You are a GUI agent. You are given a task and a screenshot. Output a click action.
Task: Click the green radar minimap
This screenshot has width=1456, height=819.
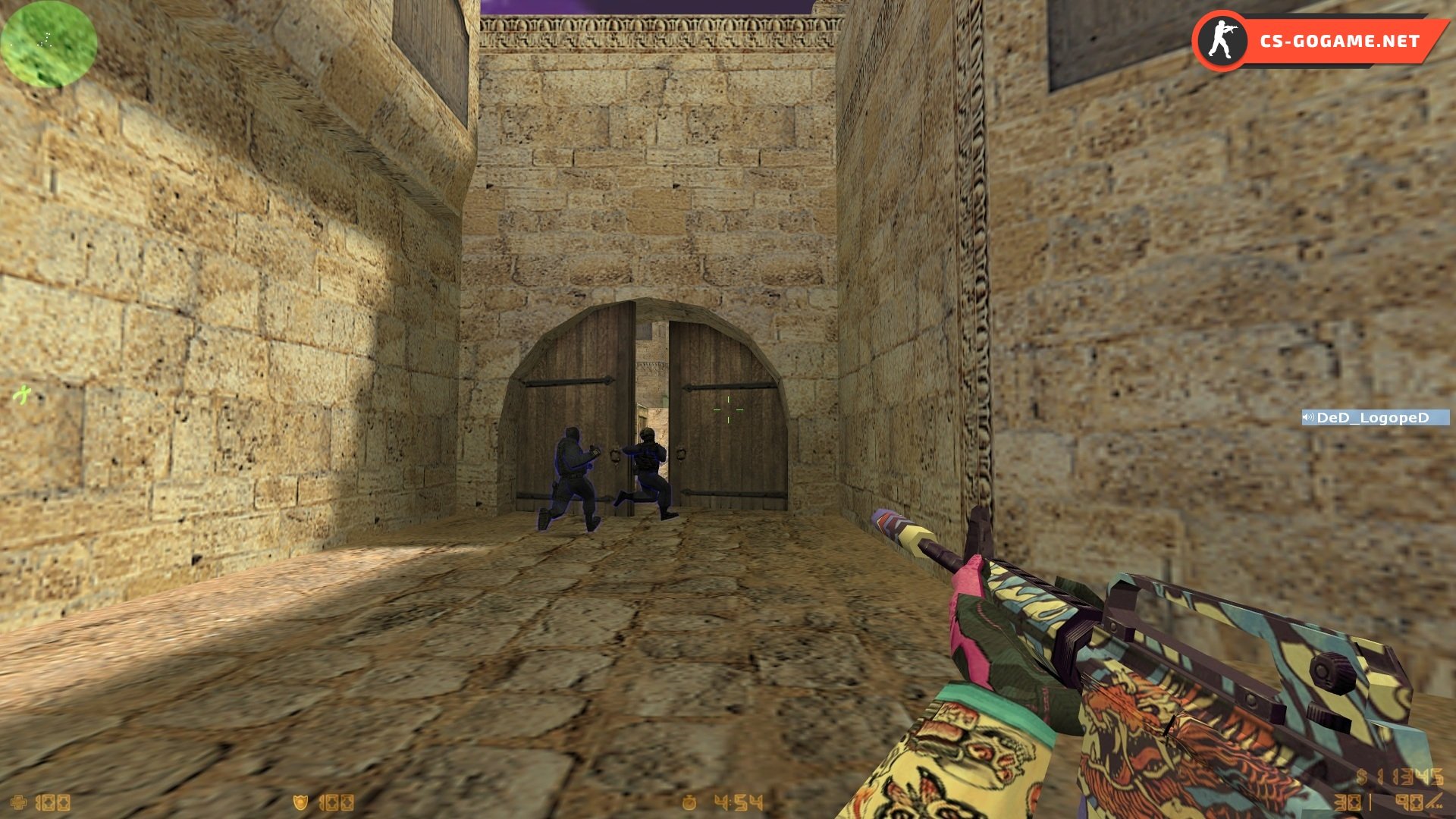[49, 43]
